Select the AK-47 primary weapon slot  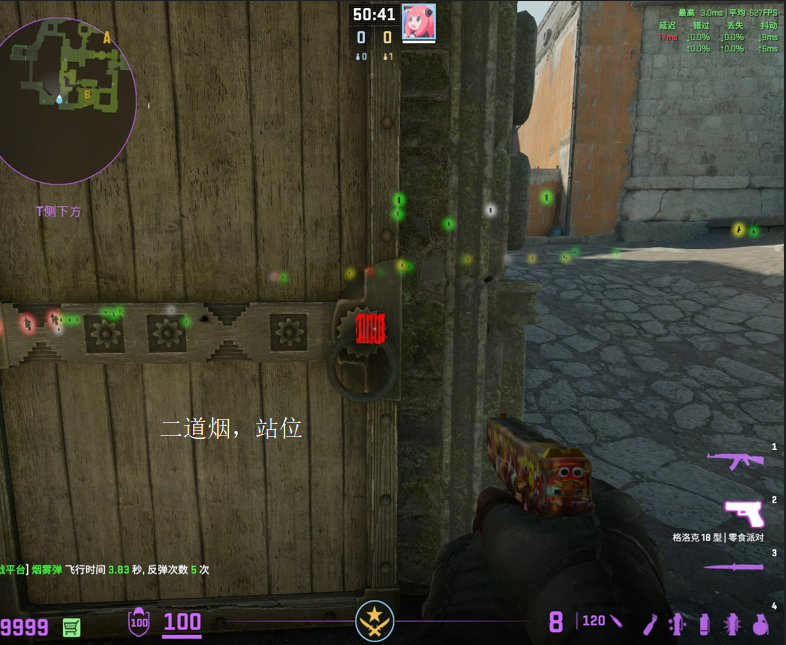[736, 459]
